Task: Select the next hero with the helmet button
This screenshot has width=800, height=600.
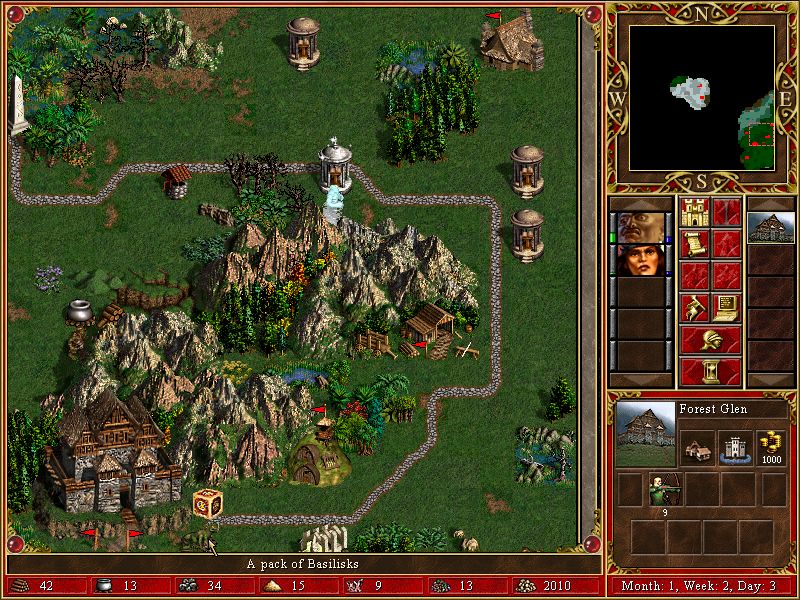Action: (711, 339)
